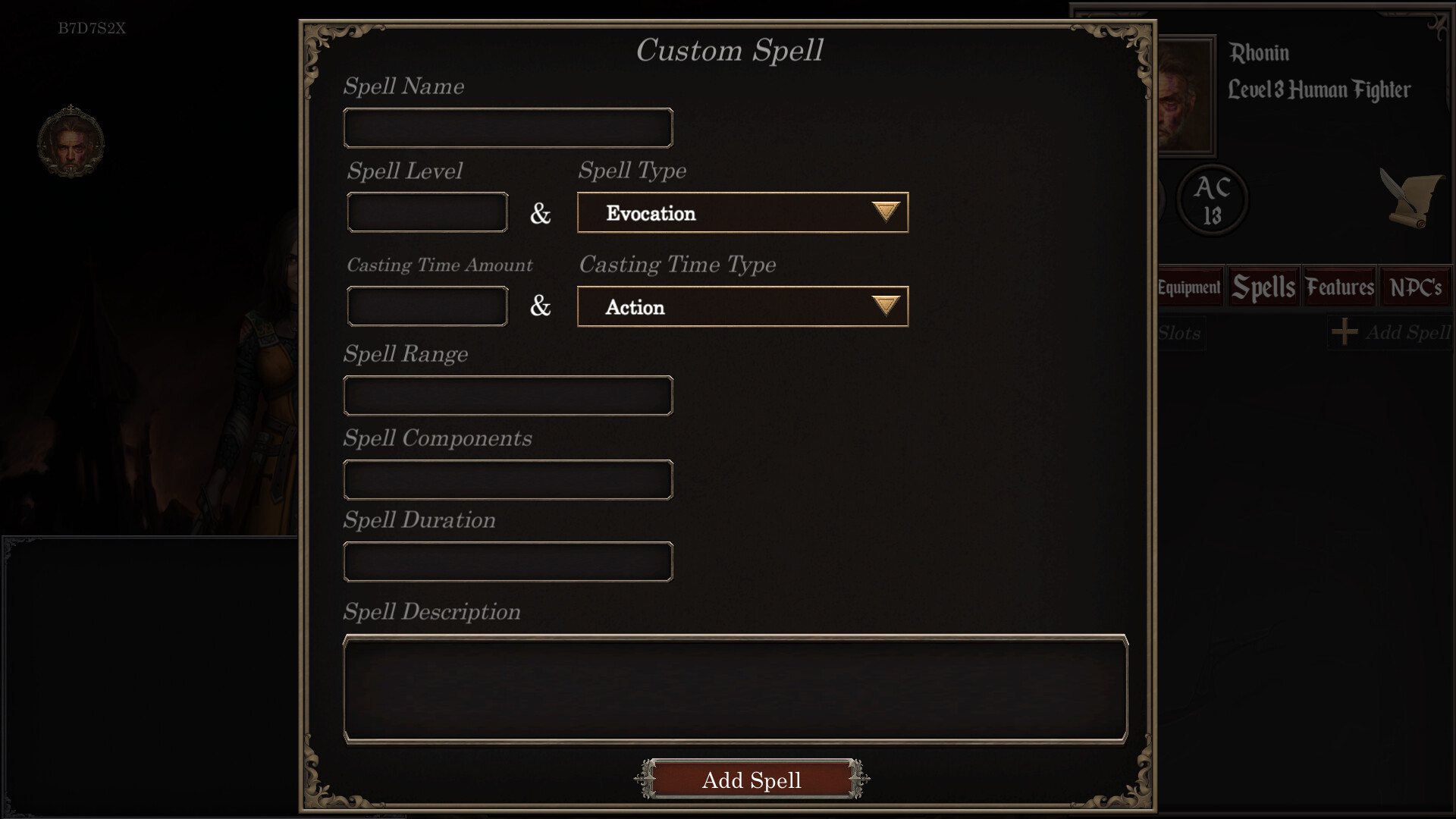Click into the Spell Name field
This screenshot has height=819, width=1456.
[x=507, y=127]
